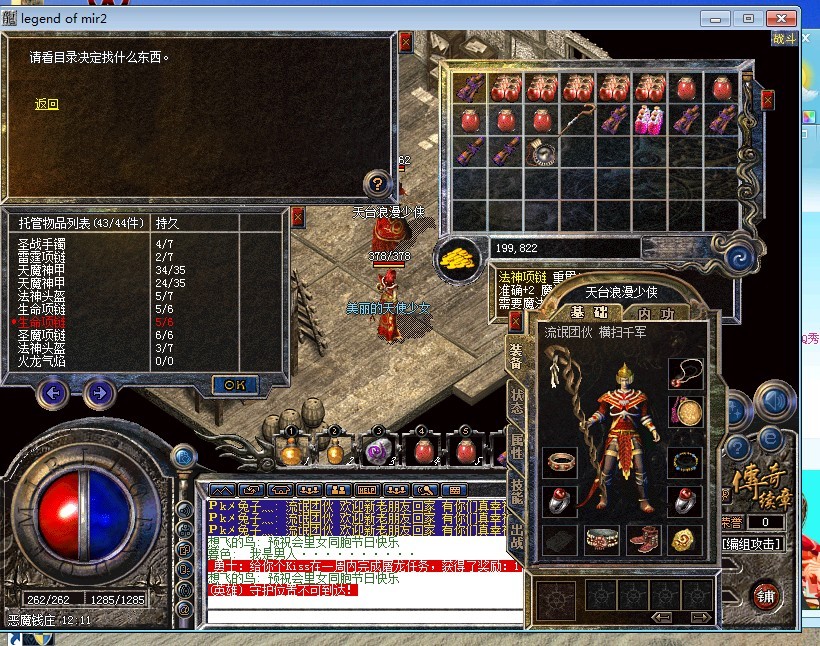Maximize the legend of mir2 window
820x646 pixels.
747,18
